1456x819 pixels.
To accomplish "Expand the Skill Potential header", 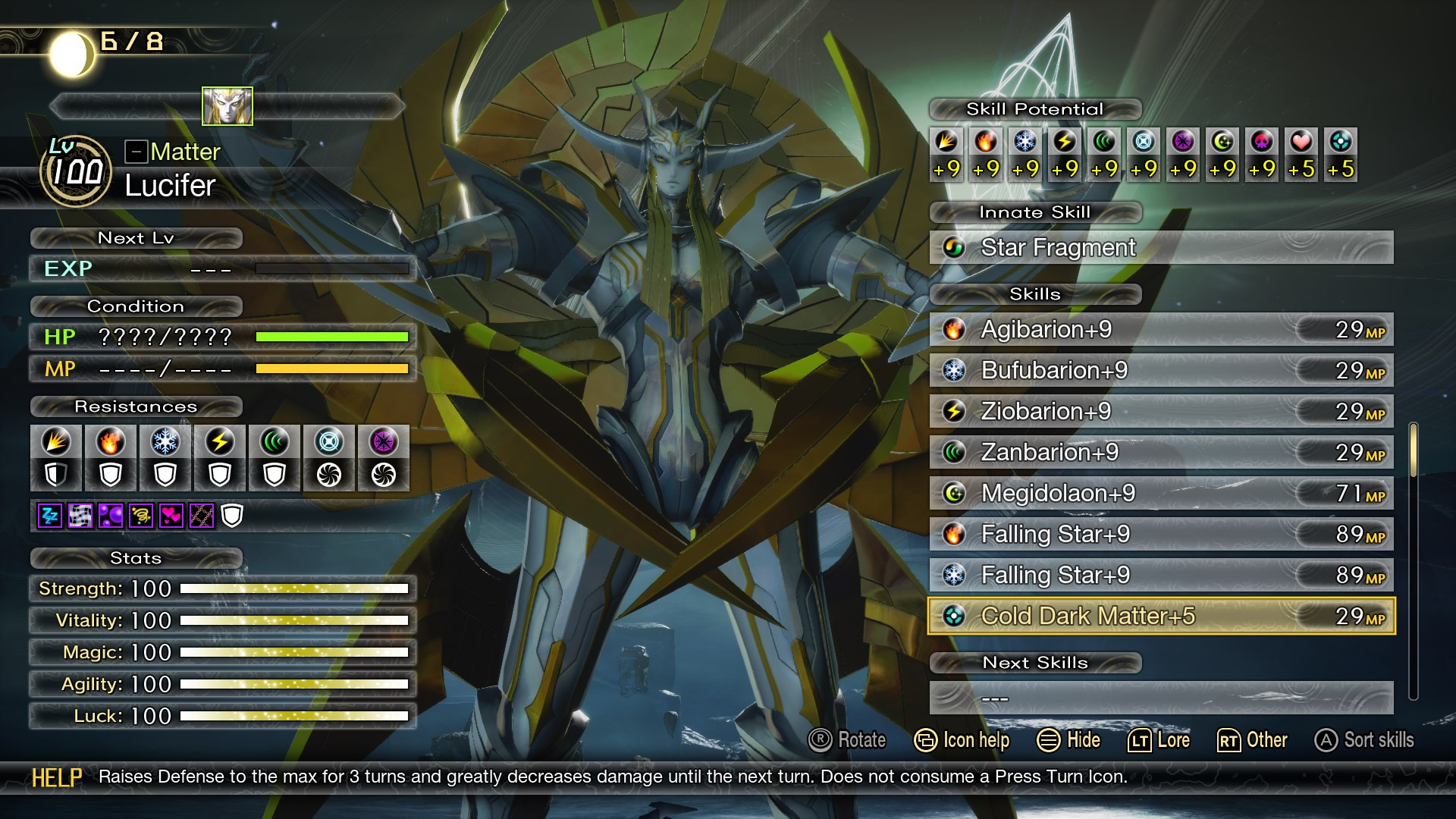I will tap(1034, 108).
